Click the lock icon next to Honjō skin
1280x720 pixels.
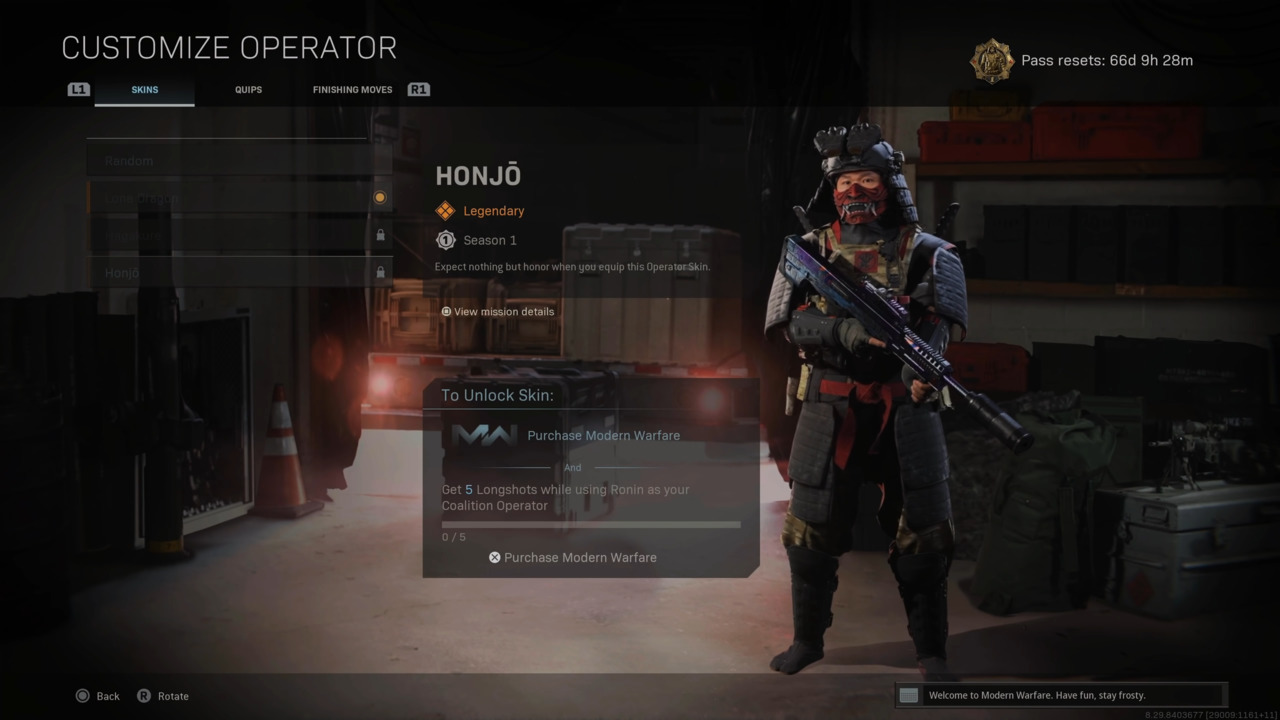point(380,272)
